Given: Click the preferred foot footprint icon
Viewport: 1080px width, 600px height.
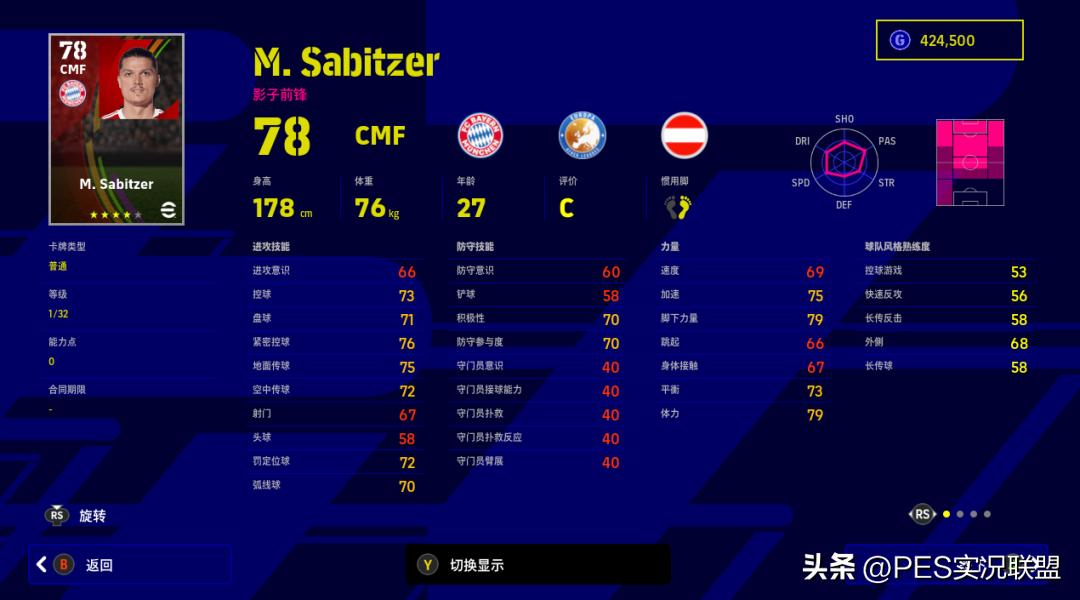Looking at the screenshot, I should click(678, 207).
